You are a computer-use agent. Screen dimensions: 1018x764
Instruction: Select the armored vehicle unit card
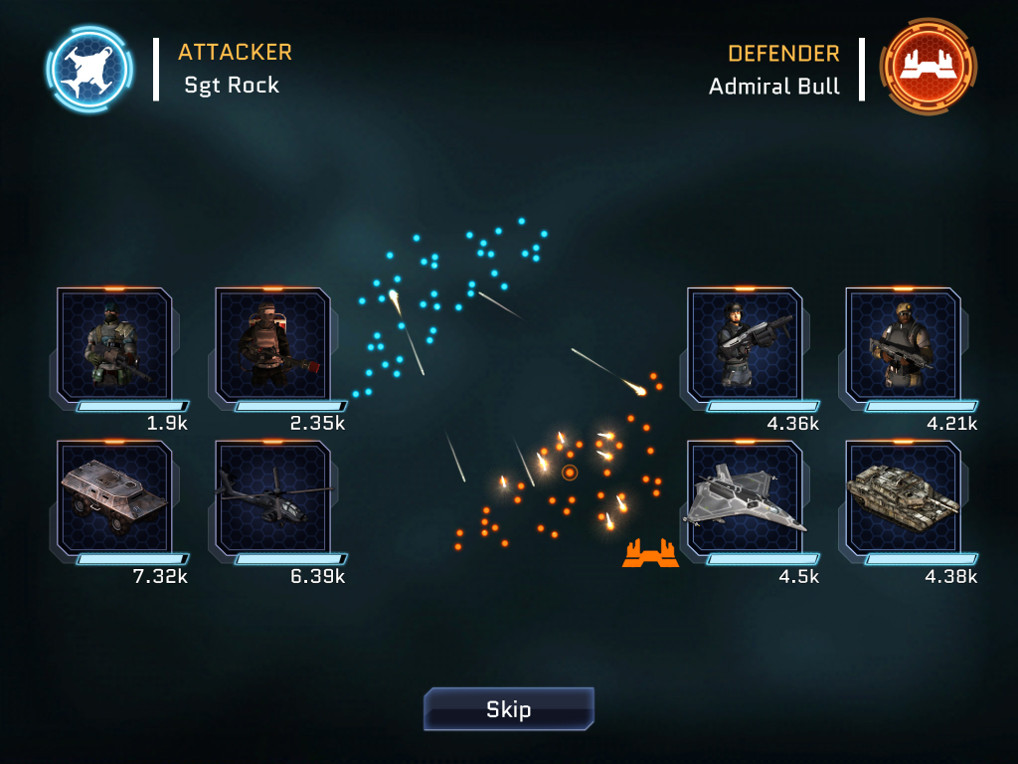coord(115,498)
